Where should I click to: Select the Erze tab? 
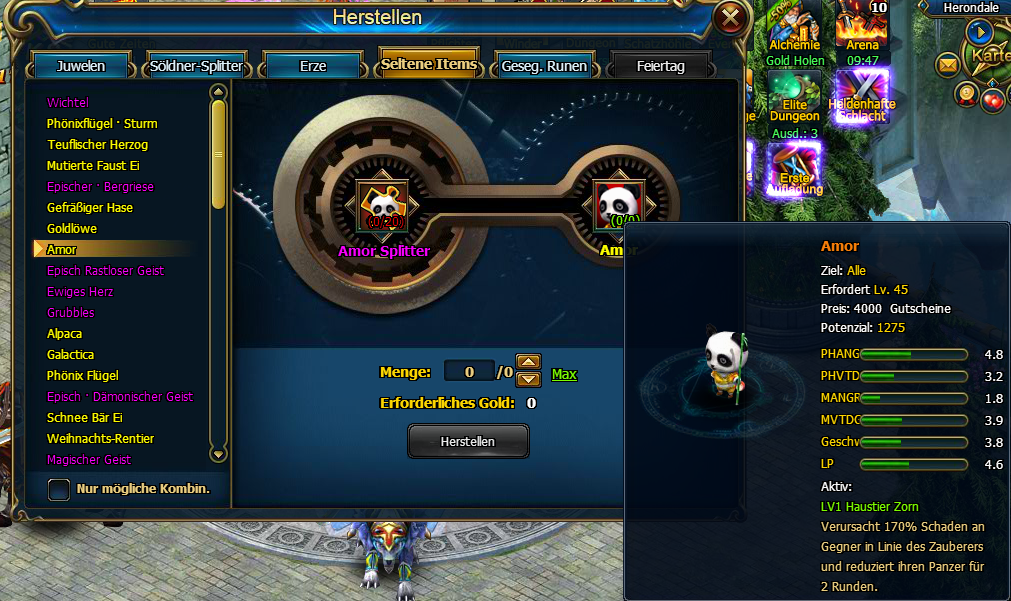point(312,67)
